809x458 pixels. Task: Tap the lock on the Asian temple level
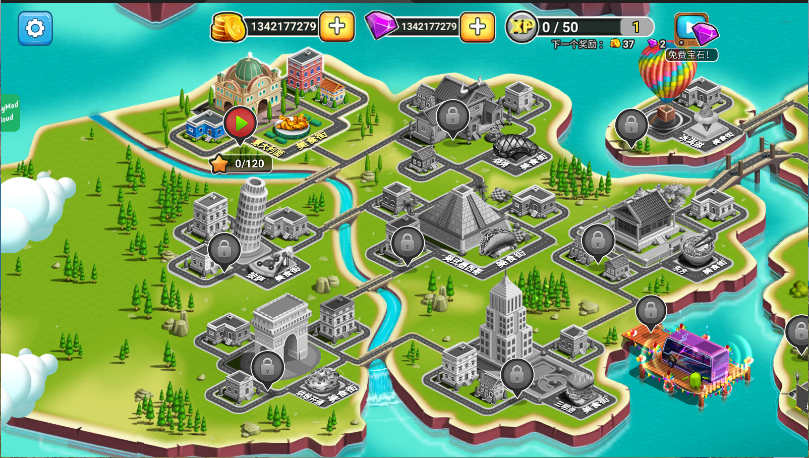point(598,240)
